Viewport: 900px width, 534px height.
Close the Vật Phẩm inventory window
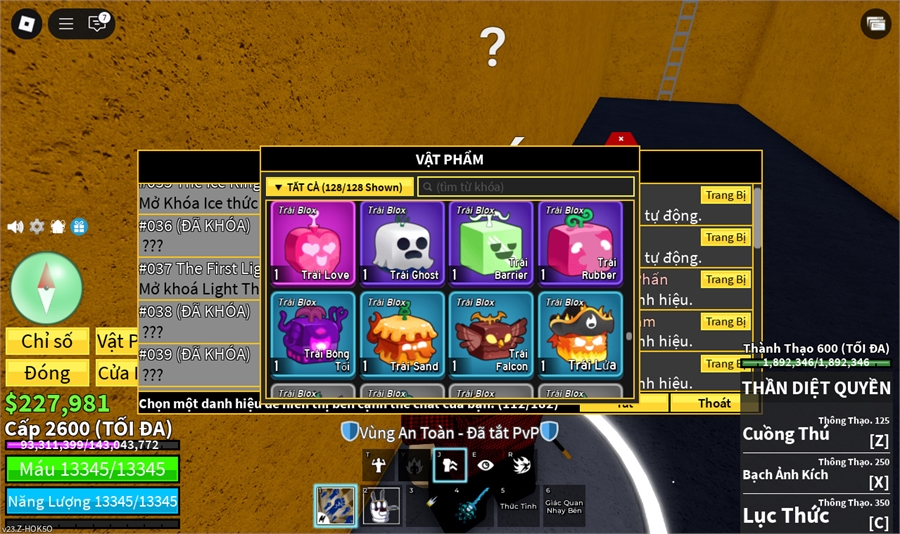coord(621,139)
